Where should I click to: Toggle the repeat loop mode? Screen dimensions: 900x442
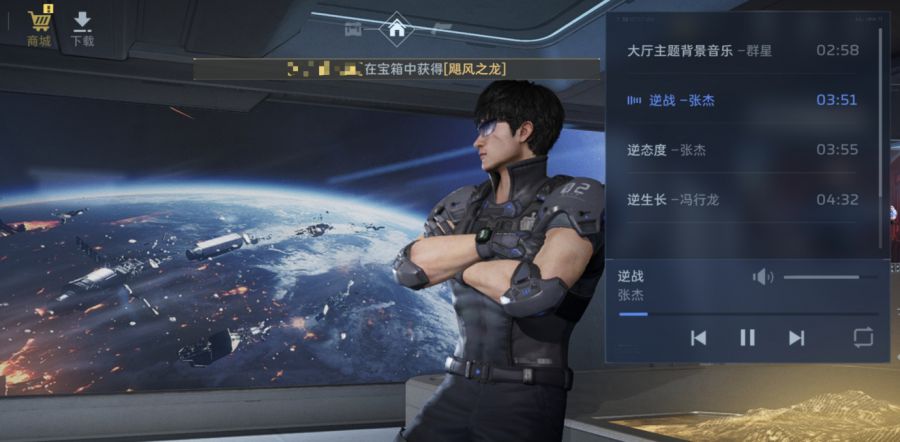[x=863, y=338]
